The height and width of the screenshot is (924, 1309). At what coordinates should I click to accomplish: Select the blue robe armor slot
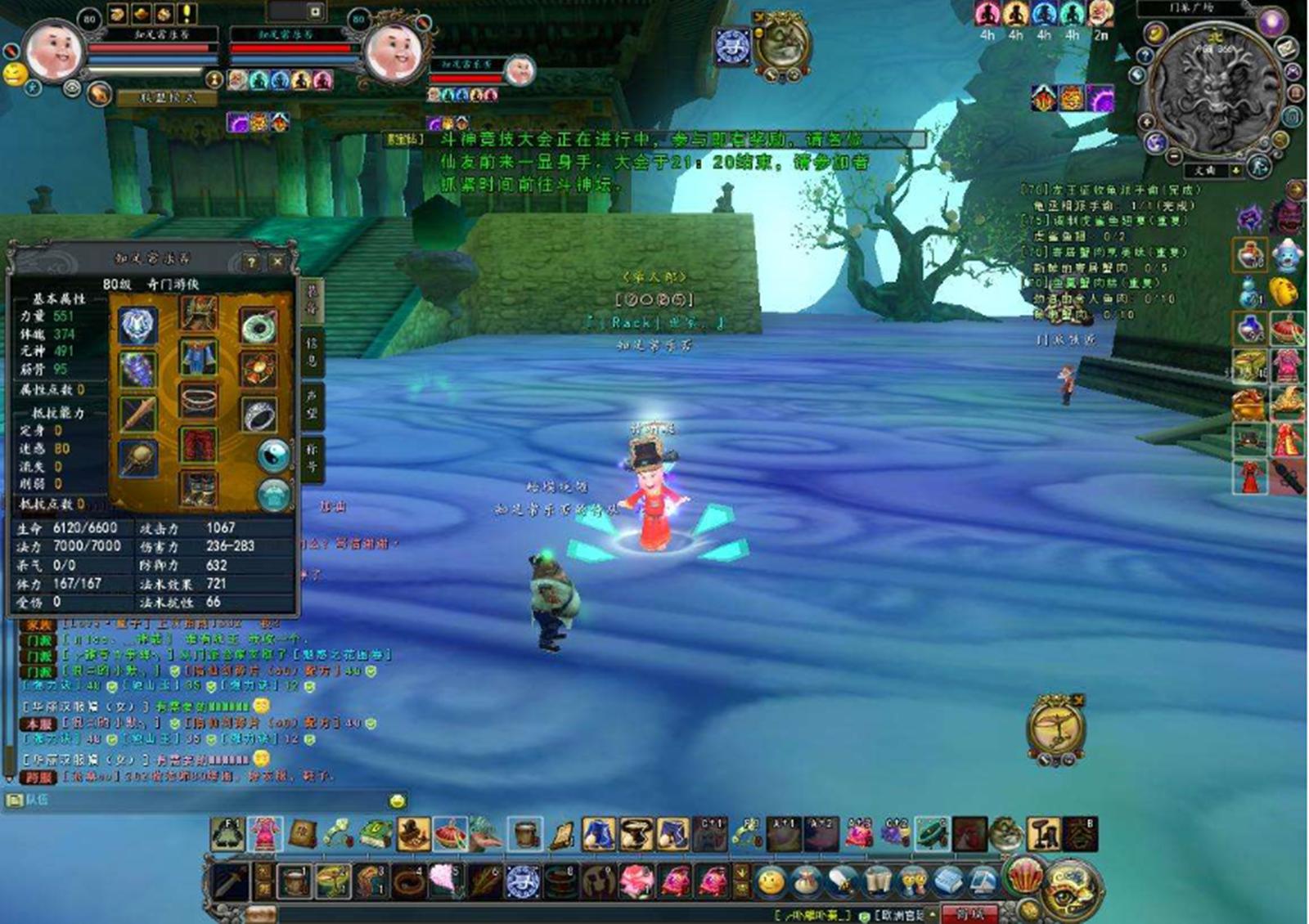click(x=198, y=358)
